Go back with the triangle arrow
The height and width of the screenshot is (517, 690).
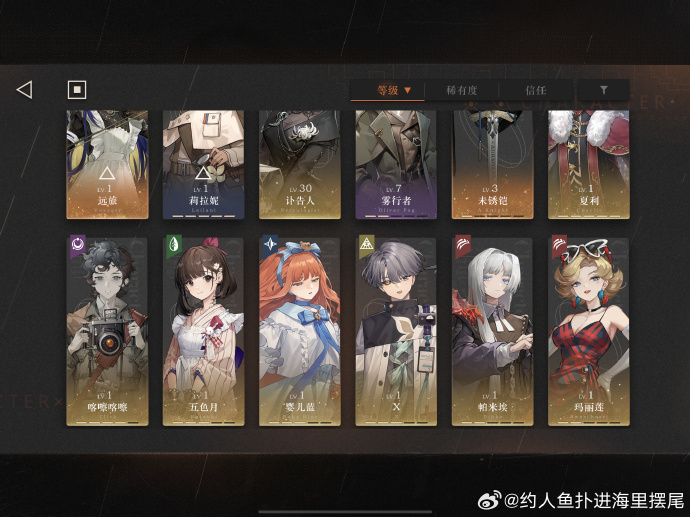click(x=24, y=90)
